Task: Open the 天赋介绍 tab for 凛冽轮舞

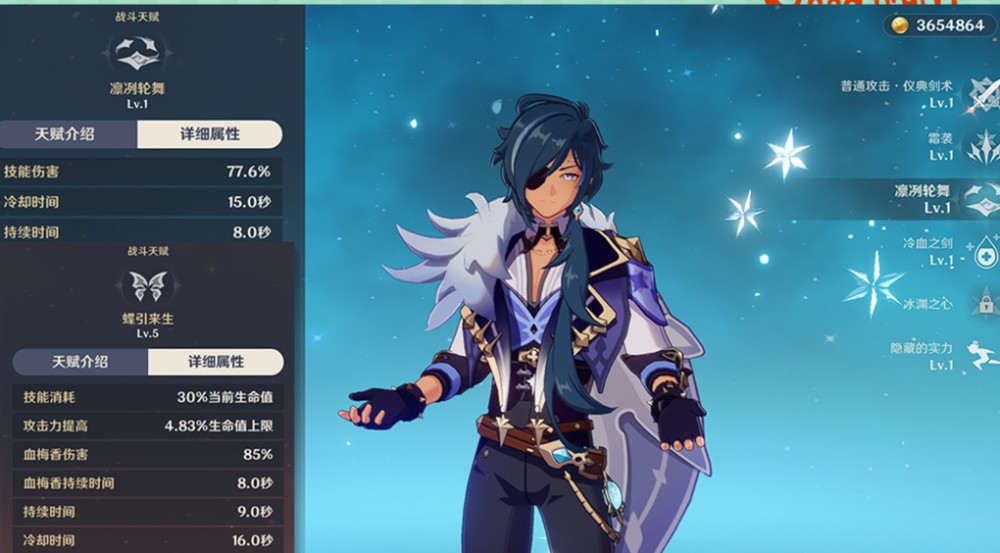Action: (70, 134)
